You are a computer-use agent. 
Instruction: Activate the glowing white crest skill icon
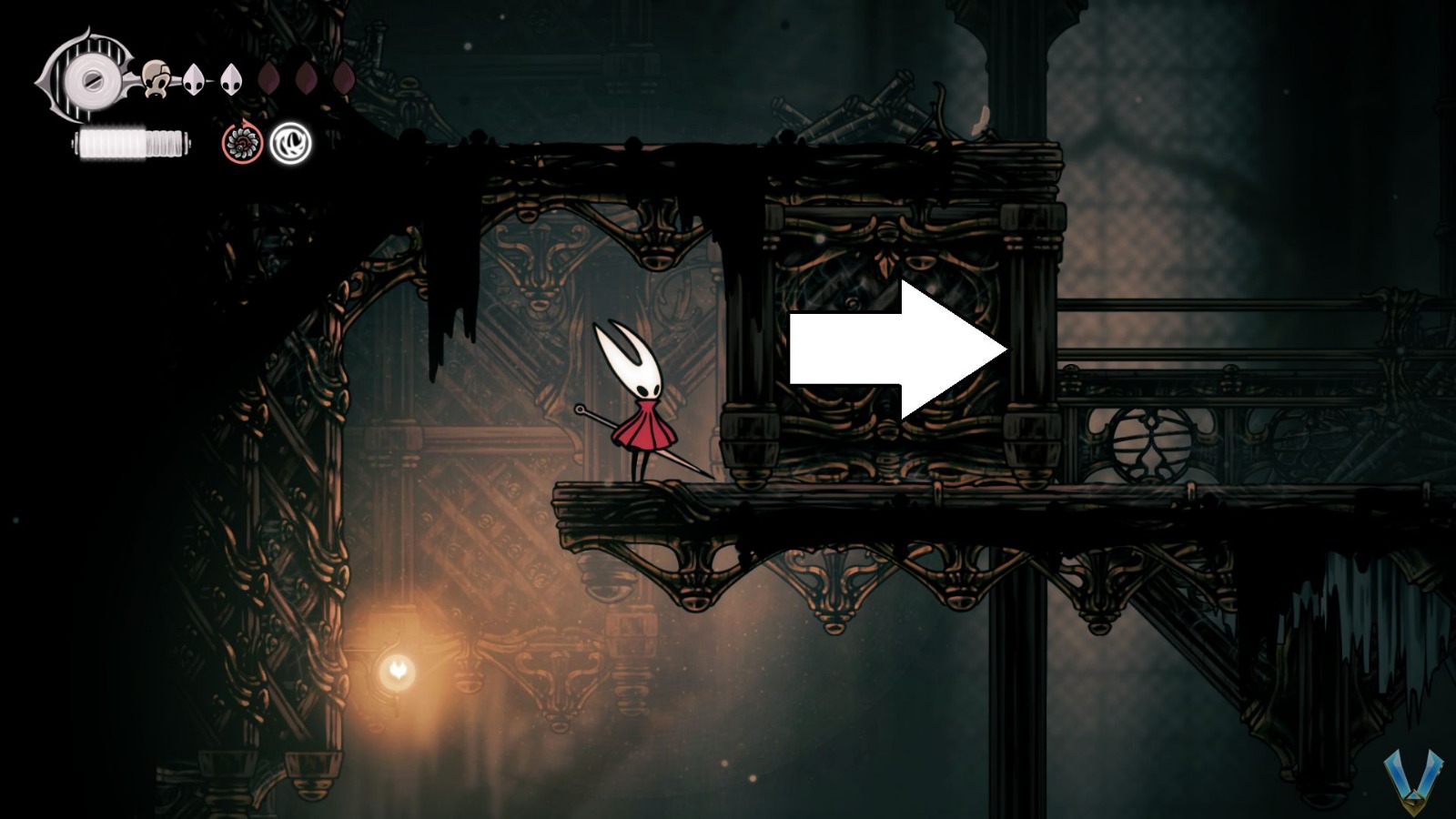[x=291, y=144]
